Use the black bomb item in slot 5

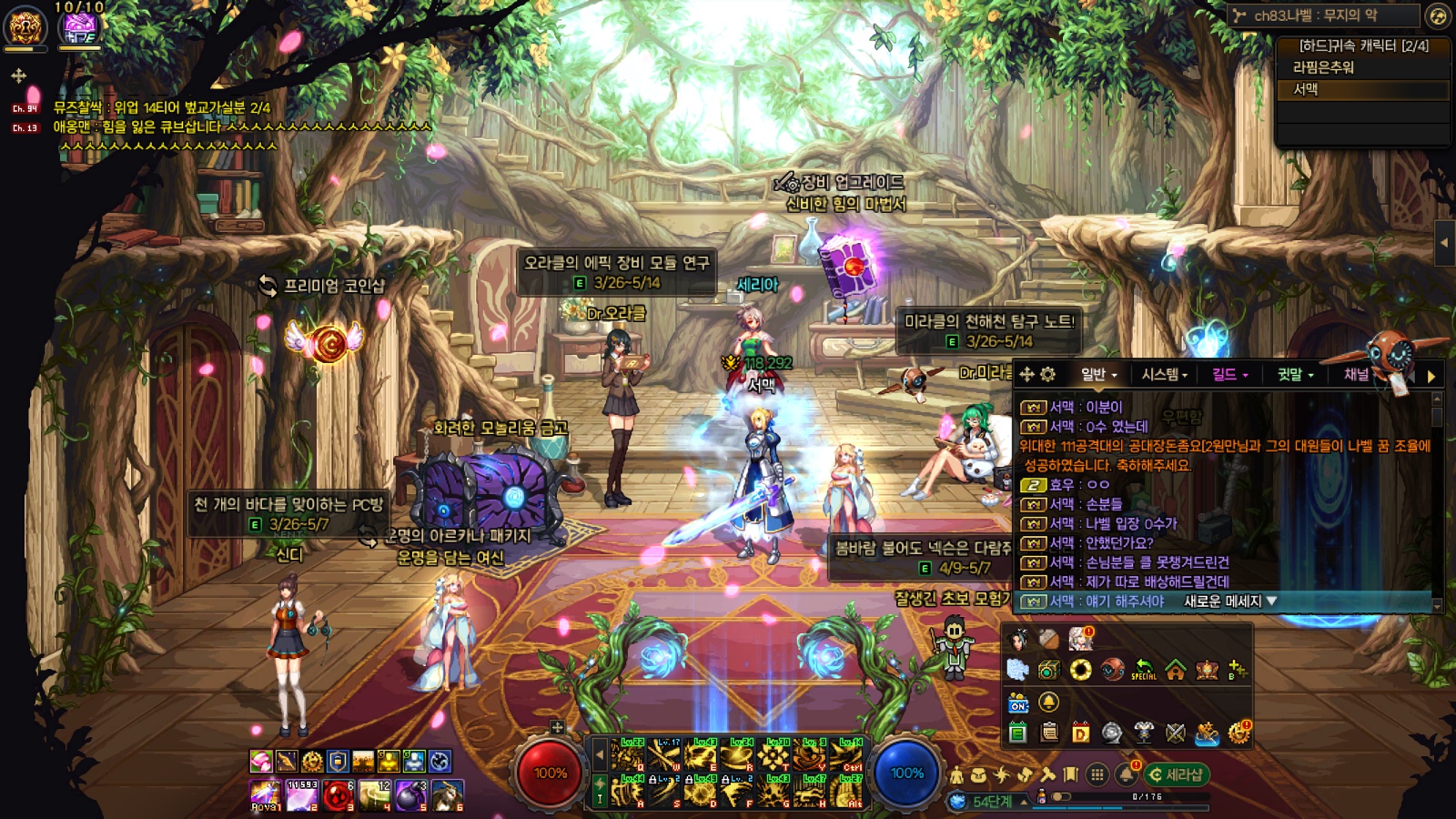pyautogui.click(x=410, y=795)
